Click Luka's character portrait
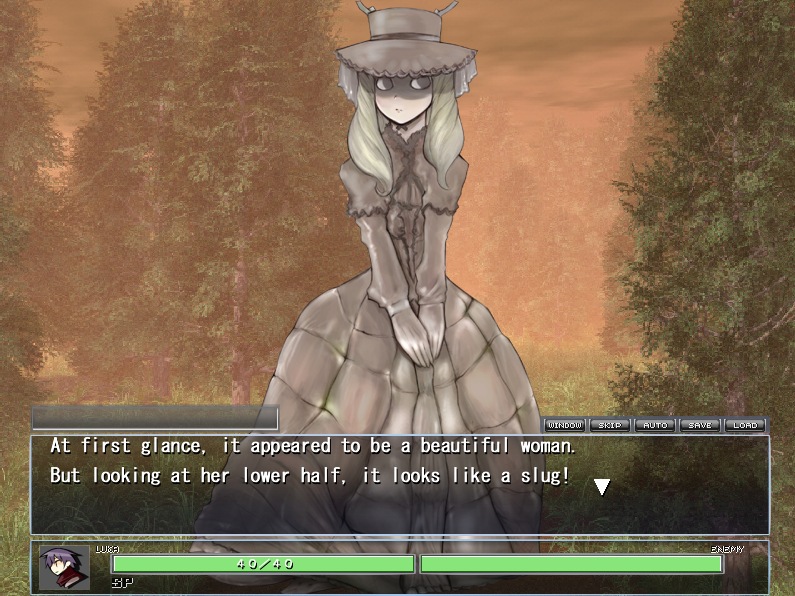The image size is (795, 596). coord(64,567)
